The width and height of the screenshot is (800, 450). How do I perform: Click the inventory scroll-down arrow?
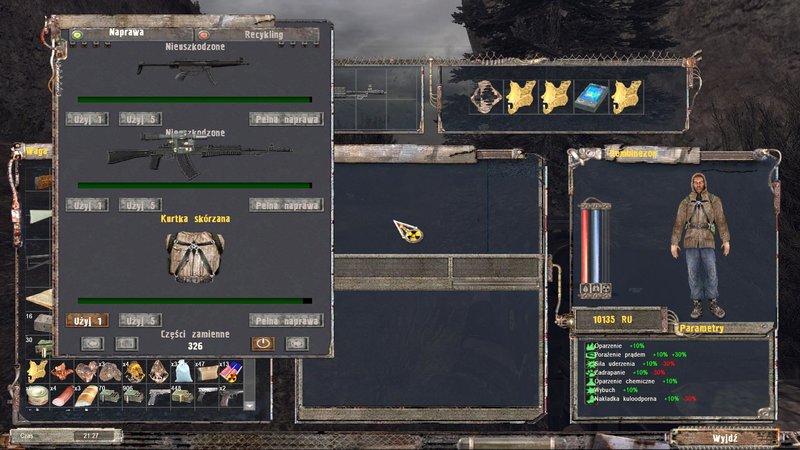(250, 405)
